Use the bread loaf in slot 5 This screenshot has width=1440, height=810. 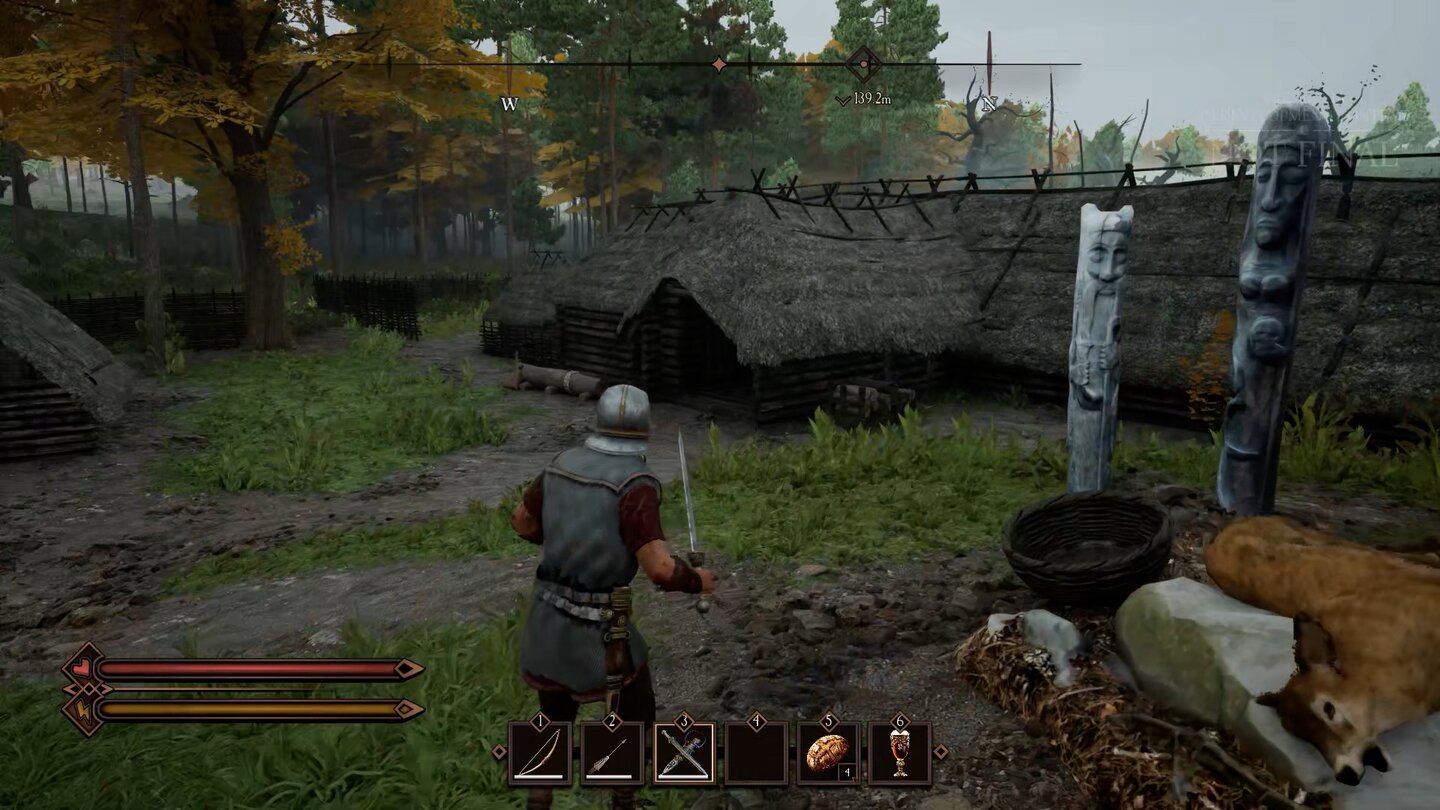point(828,753)
